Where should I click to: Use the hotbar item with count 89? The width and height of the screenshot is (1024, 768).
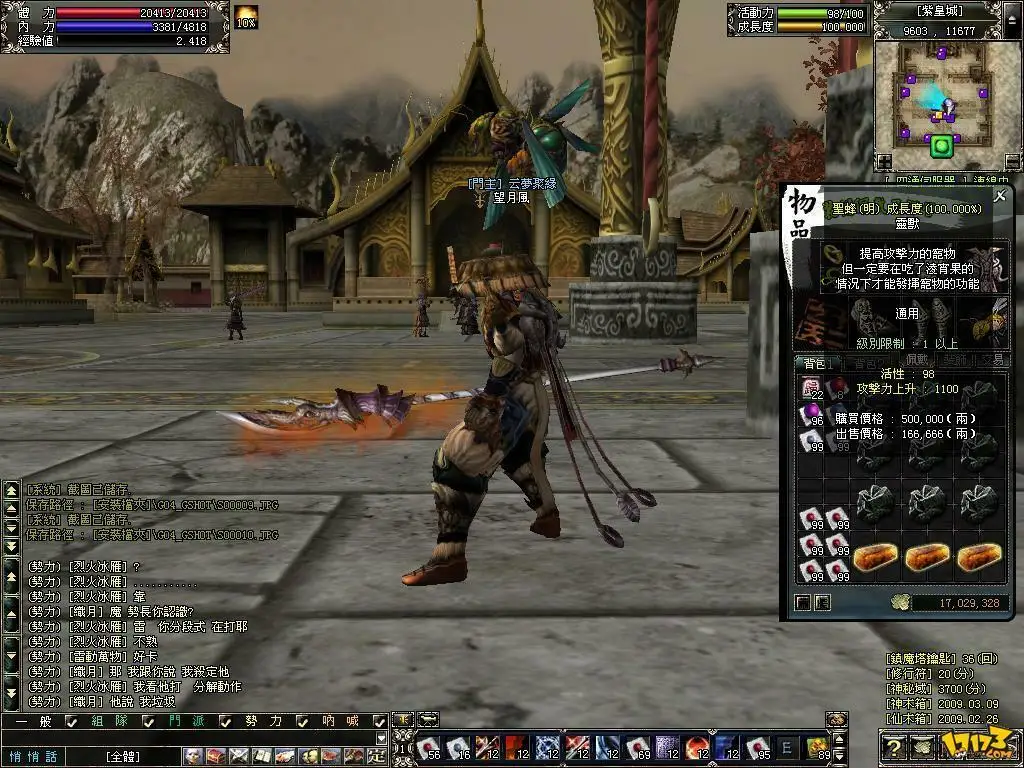(x=817, y=746)
